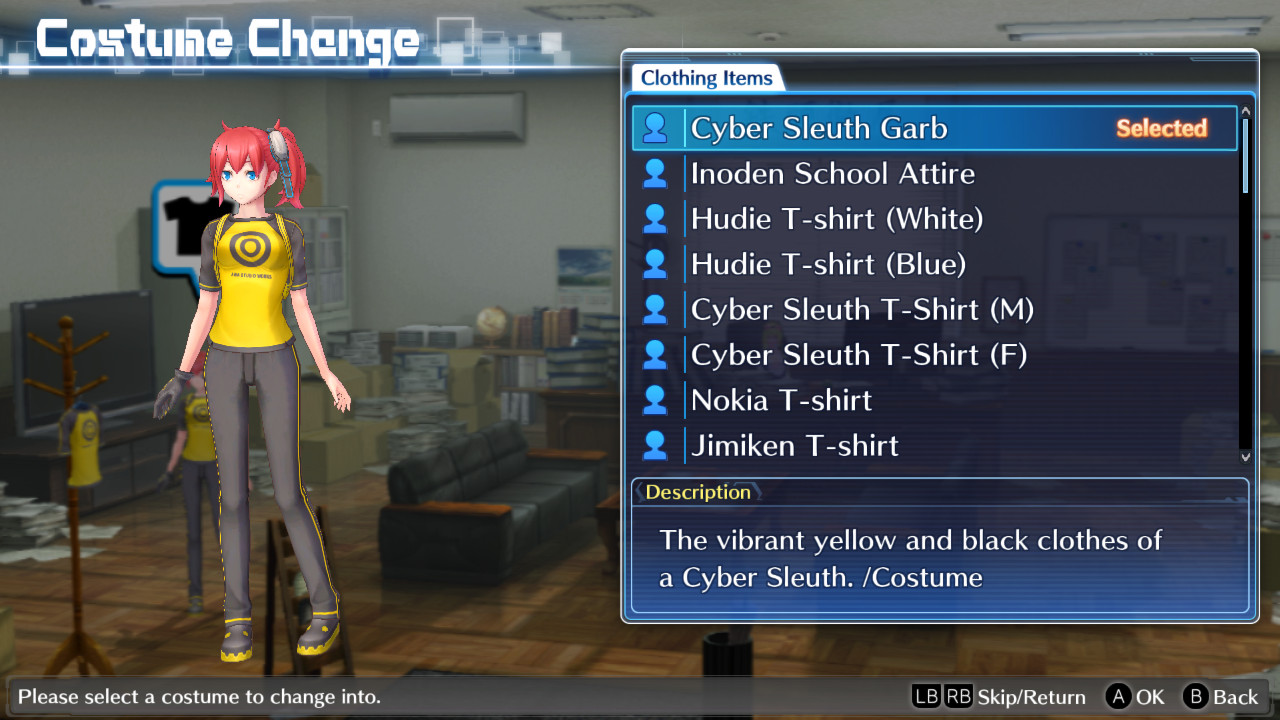Click the person icon beside Cyber Sleuth Garb
This screenshot has height=720, width=1280.
click(x=657, y=128)
